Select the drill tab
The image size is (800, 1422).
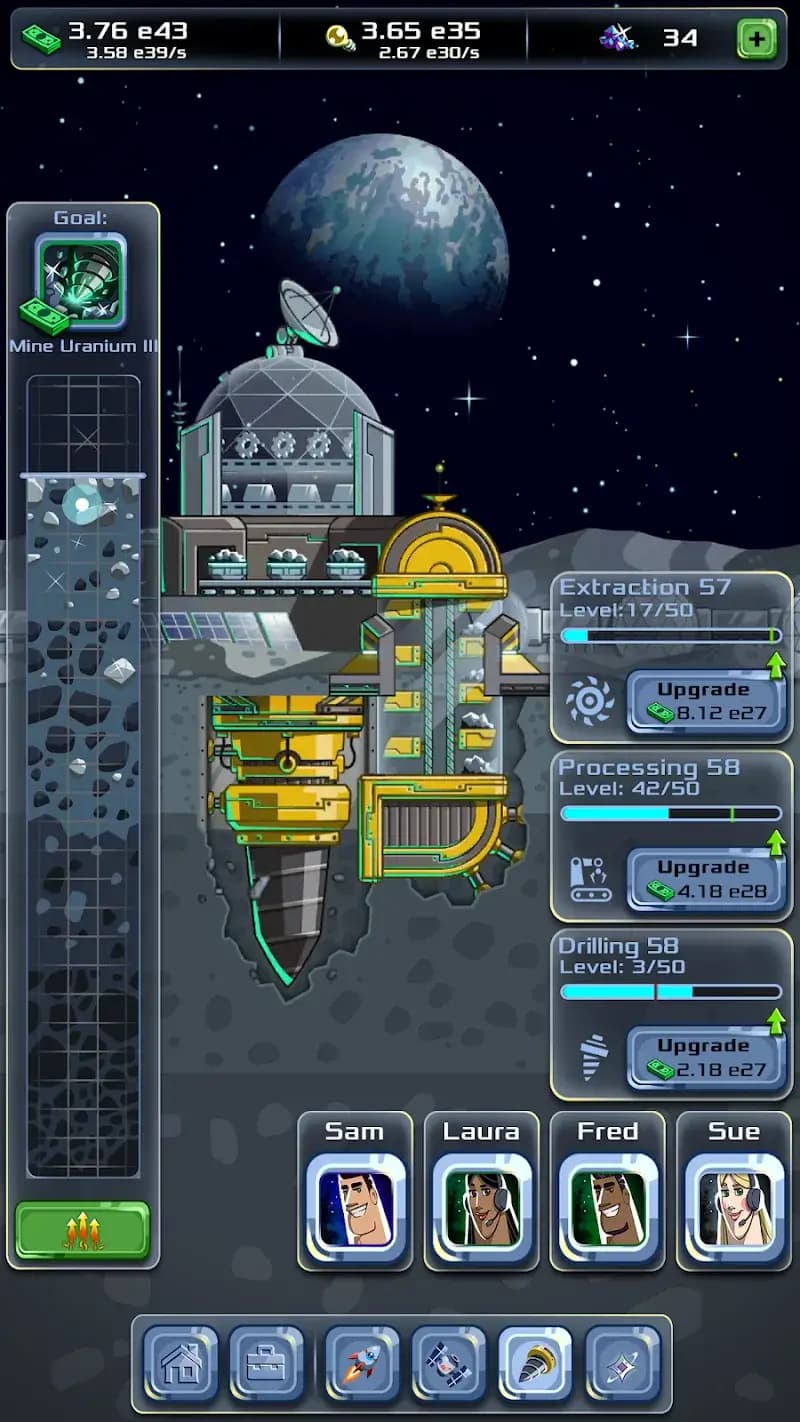tap(535, 1362)
